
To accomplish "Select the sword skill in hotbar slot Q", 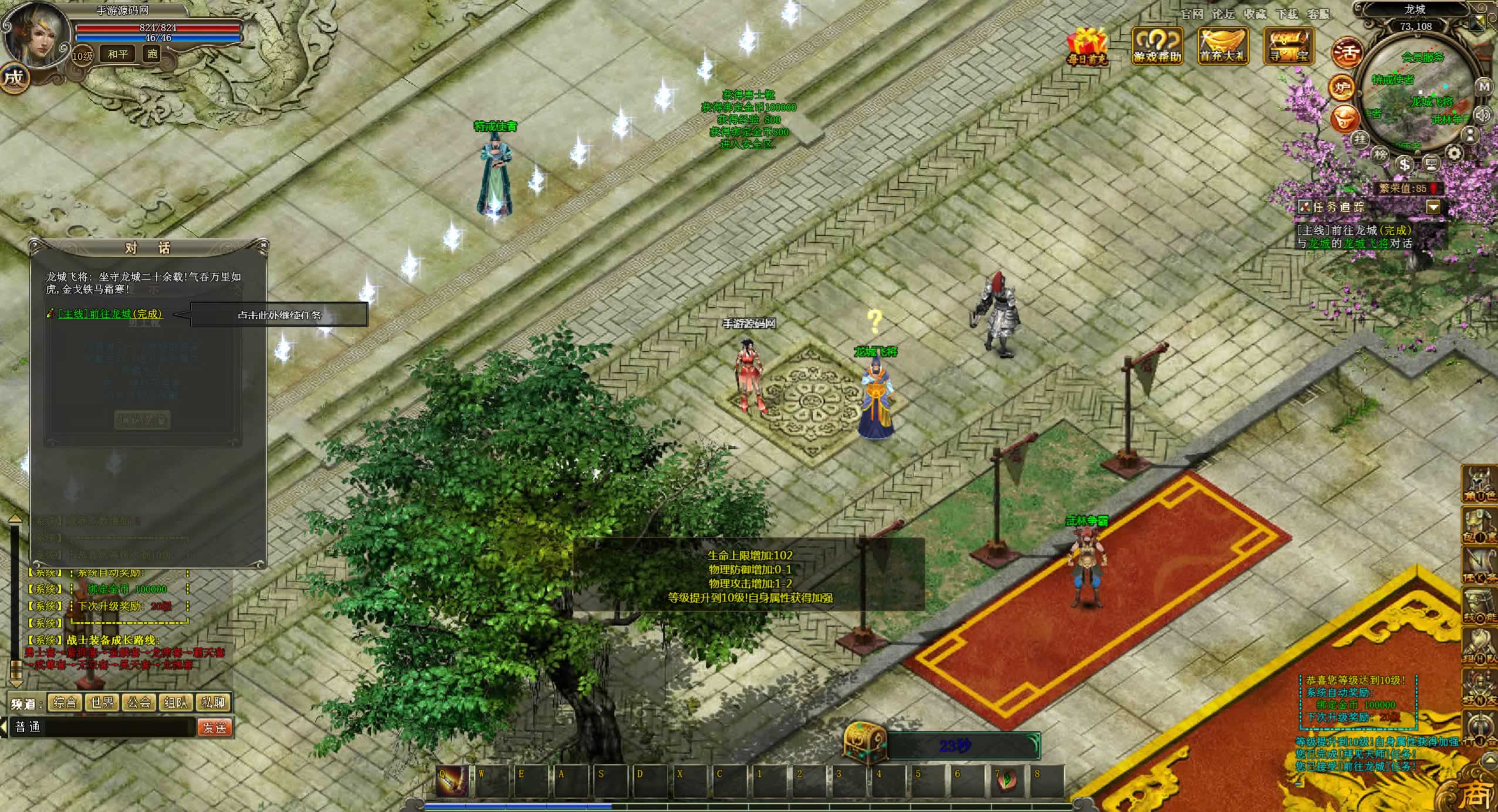I will 452,781.
